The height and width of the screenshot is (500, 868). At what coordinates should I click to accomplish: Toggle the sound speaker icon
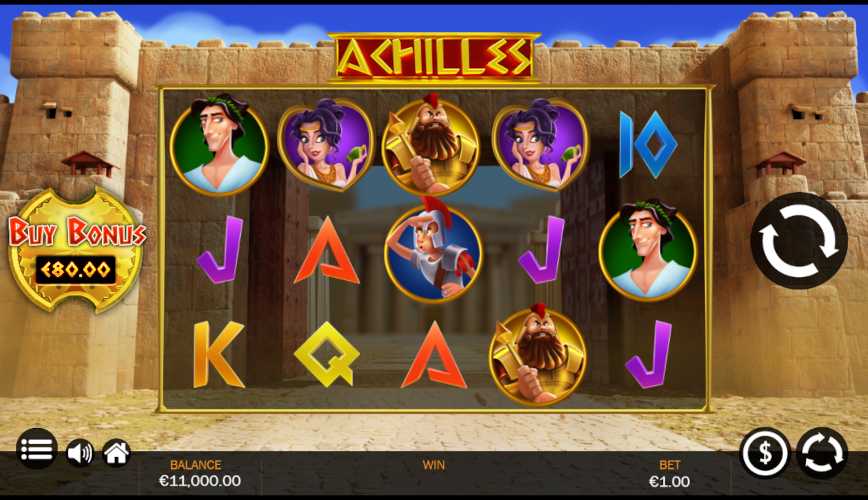tap(79, 453)
